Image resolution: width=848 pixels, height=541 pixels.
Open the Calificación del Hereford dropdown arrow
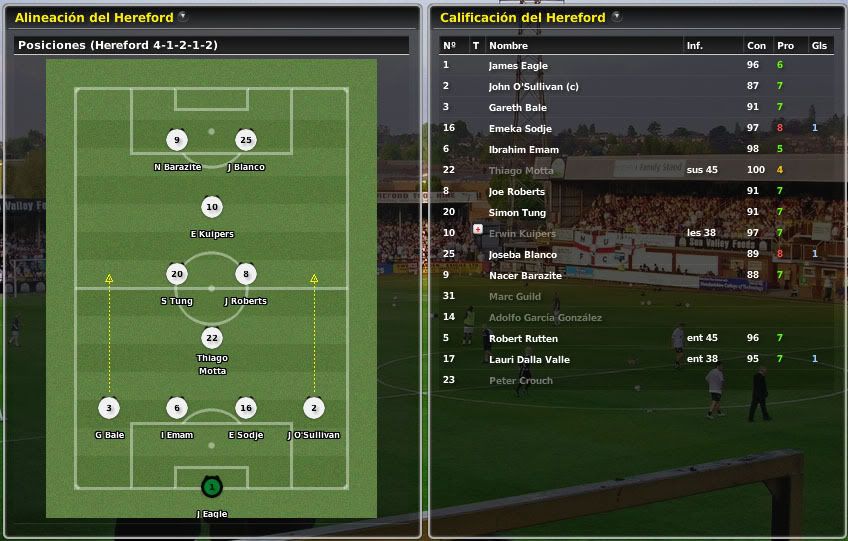point(616,17)
